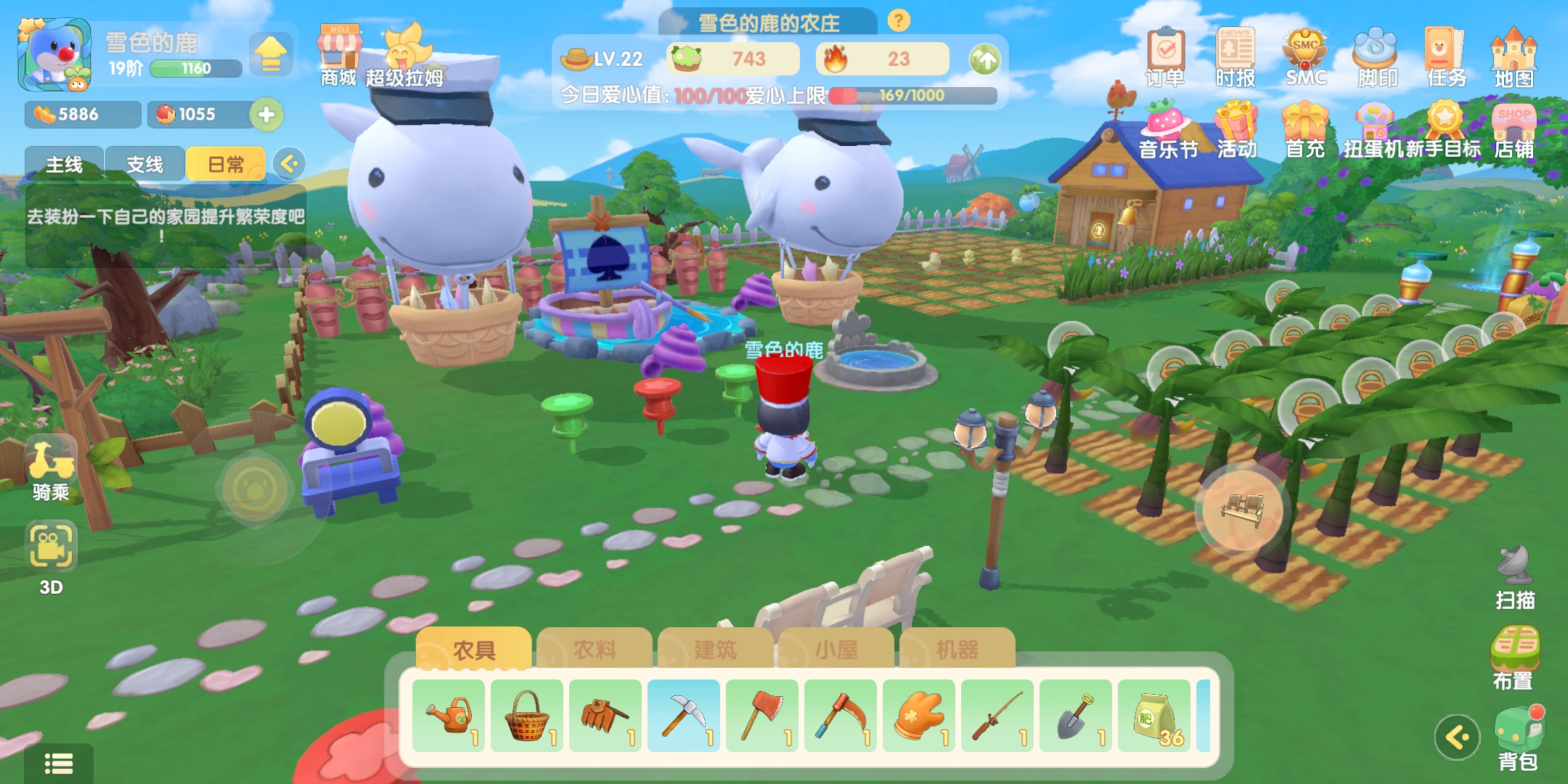Open the 建筑 buildings tab
1568x784 pixels.
click(x=715, y=649)
